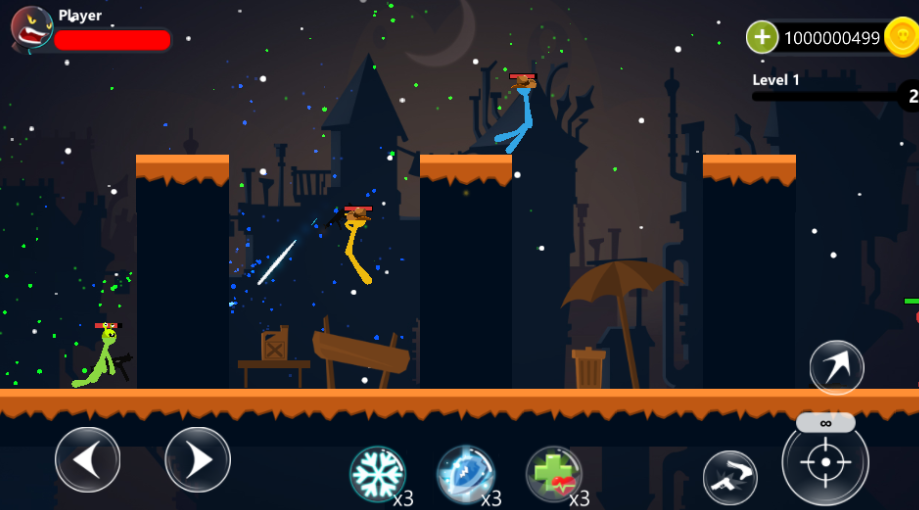Viewport: 919px width, 510px height.
Task: Switch weapon with the gun button
Action: 730,477
